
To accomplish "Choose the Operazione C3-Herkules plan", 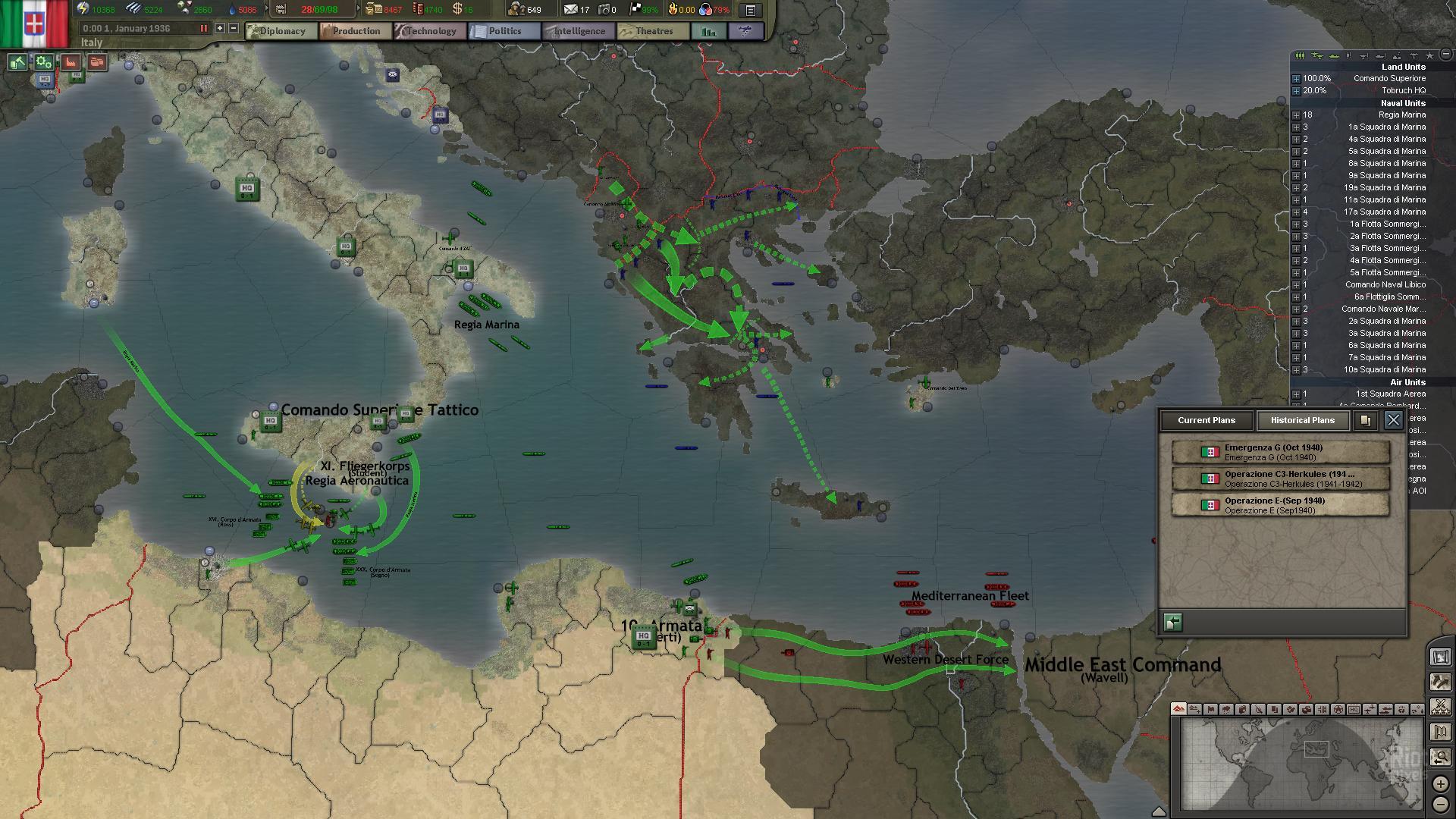I will click(1281, 479).
